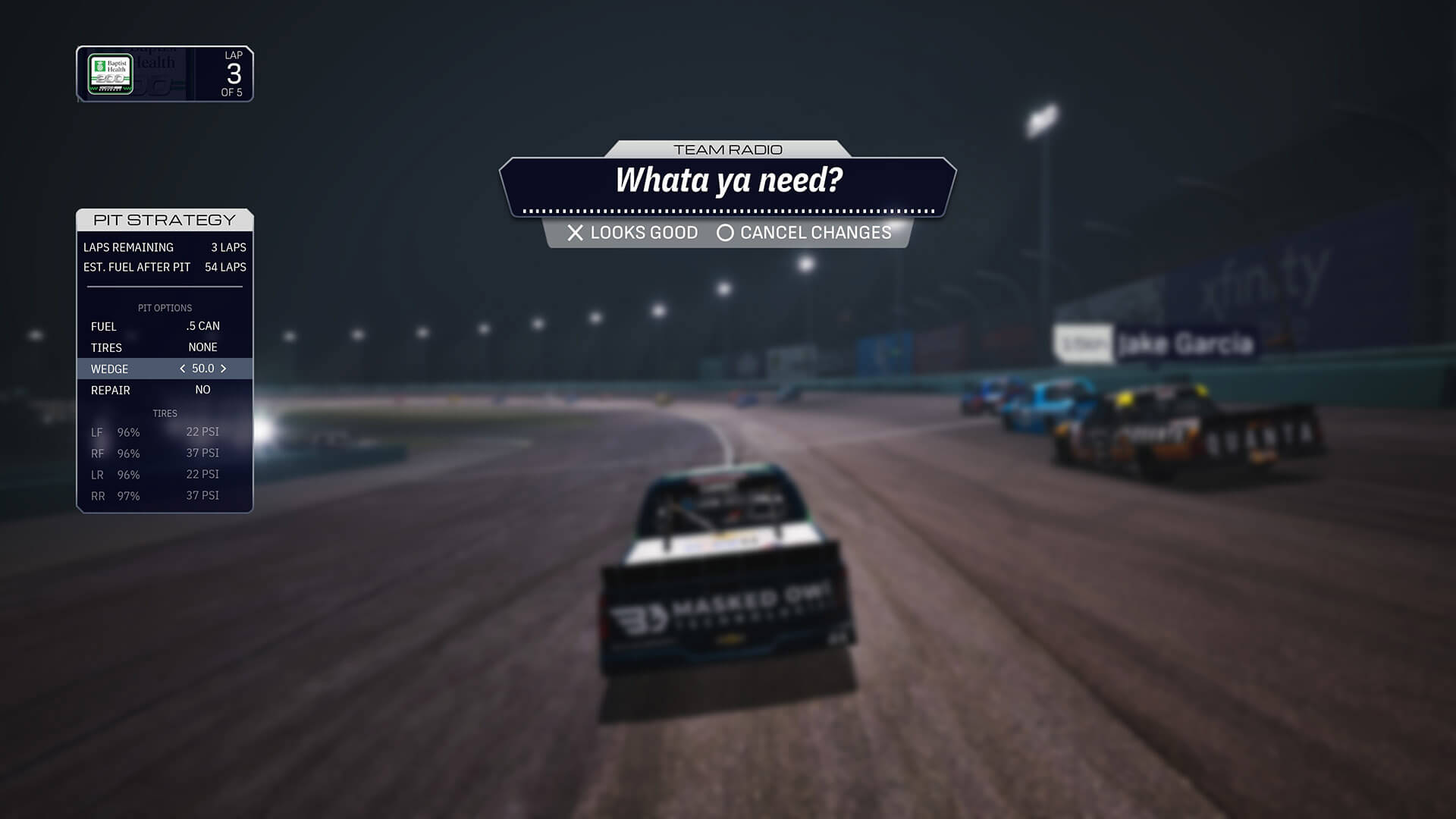Click the right chevron beside the Wedge value
Viewport: 1456px width, 819px height.
click(x=224, y=369)
